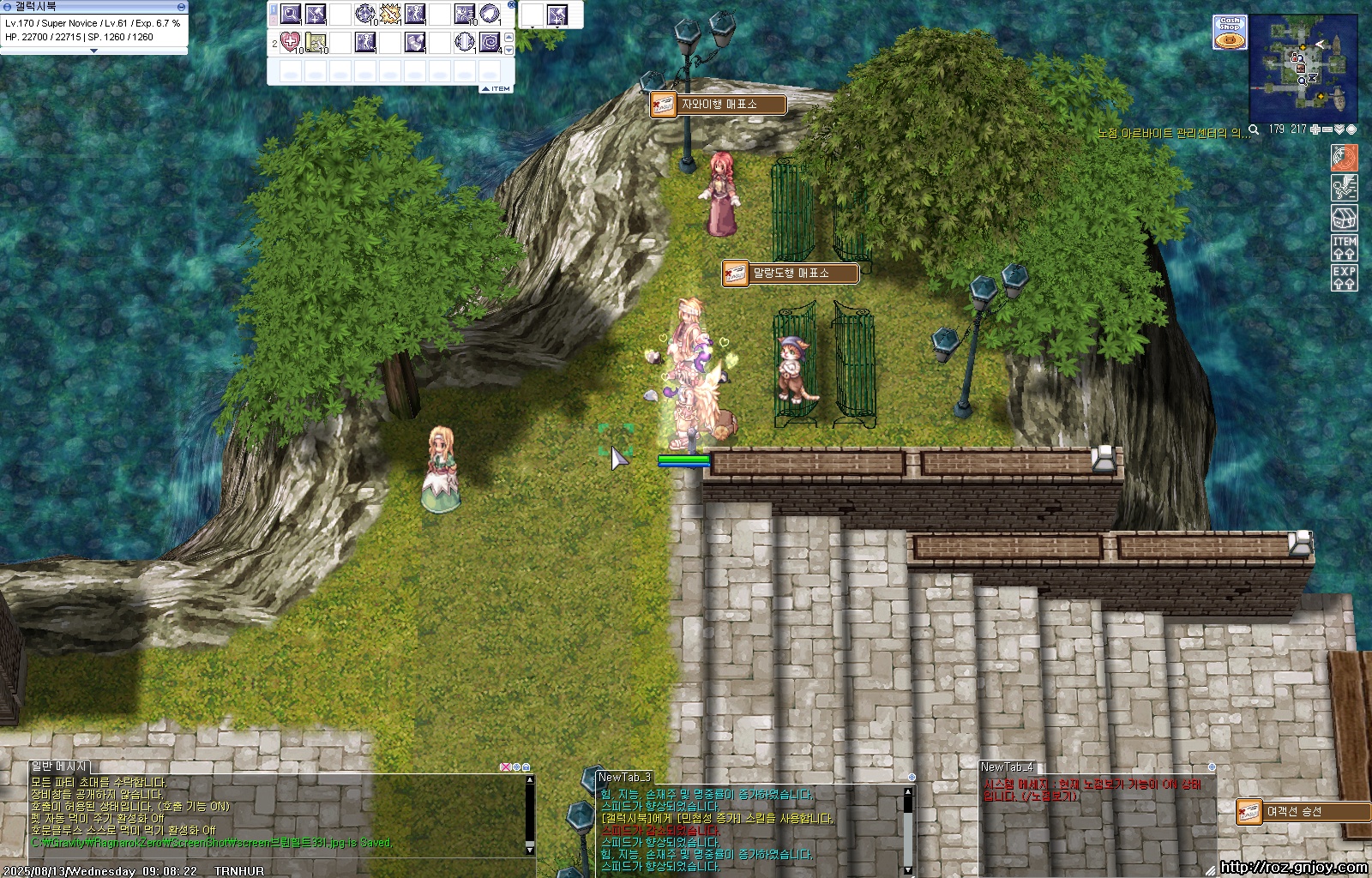
Task: Open the Cash Shop
Action: pyautogui.click(x=1230, y=32)
